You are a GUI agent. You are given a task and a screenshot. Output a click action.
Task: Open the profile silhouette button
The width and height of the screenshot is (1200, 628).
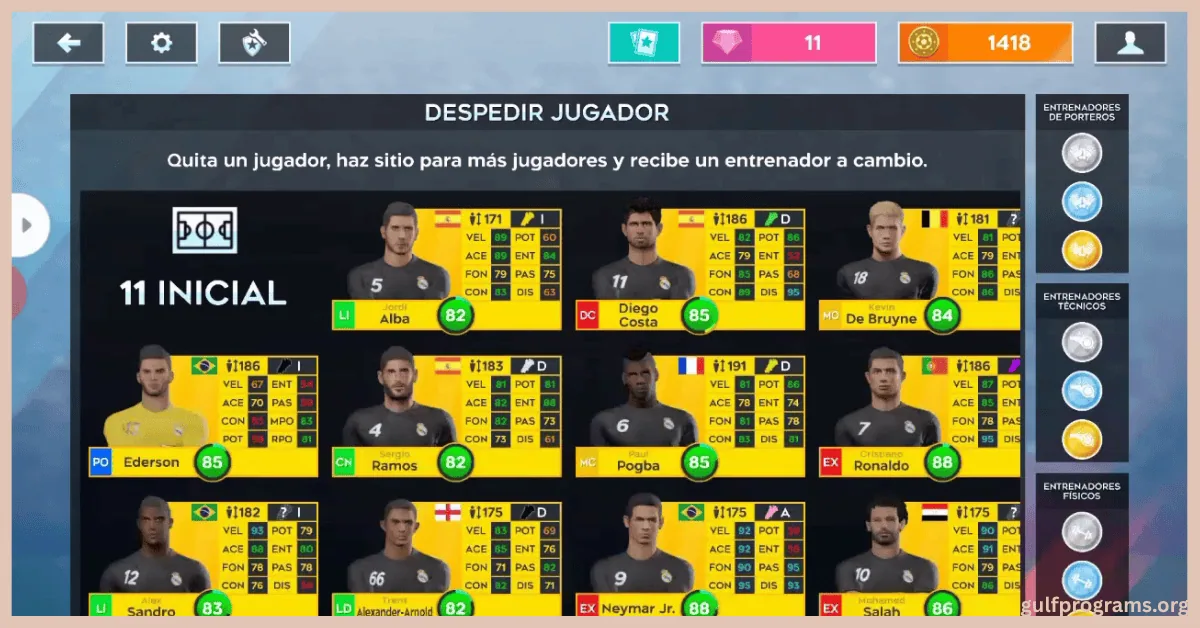(1130, 43)
